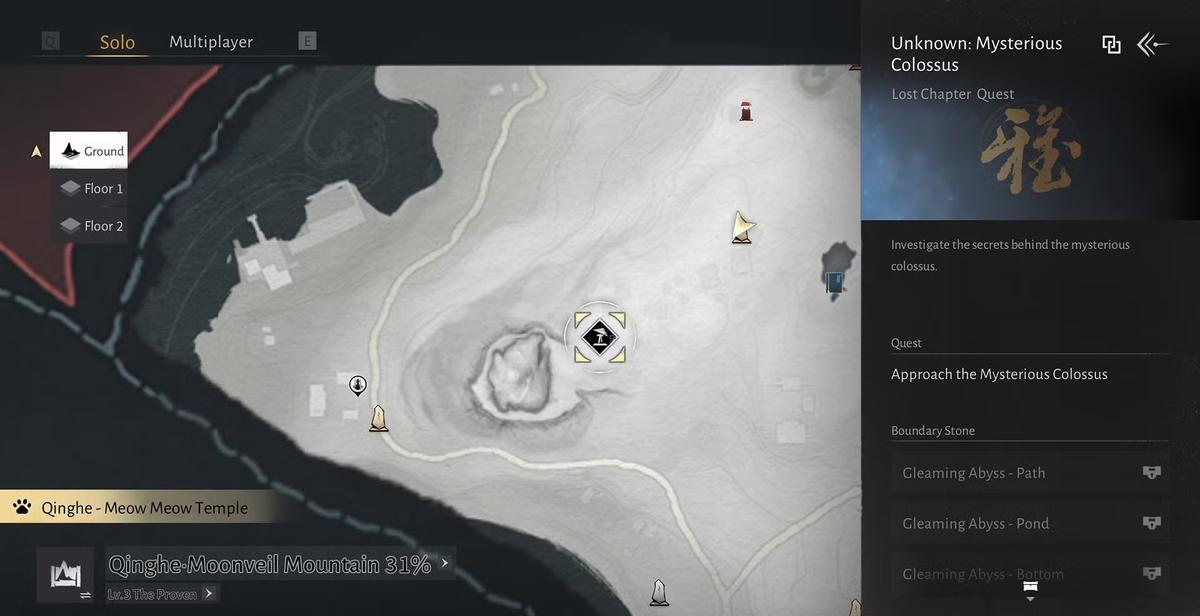
Task: Switch to the Solo tab
Action: click(117, 43)
